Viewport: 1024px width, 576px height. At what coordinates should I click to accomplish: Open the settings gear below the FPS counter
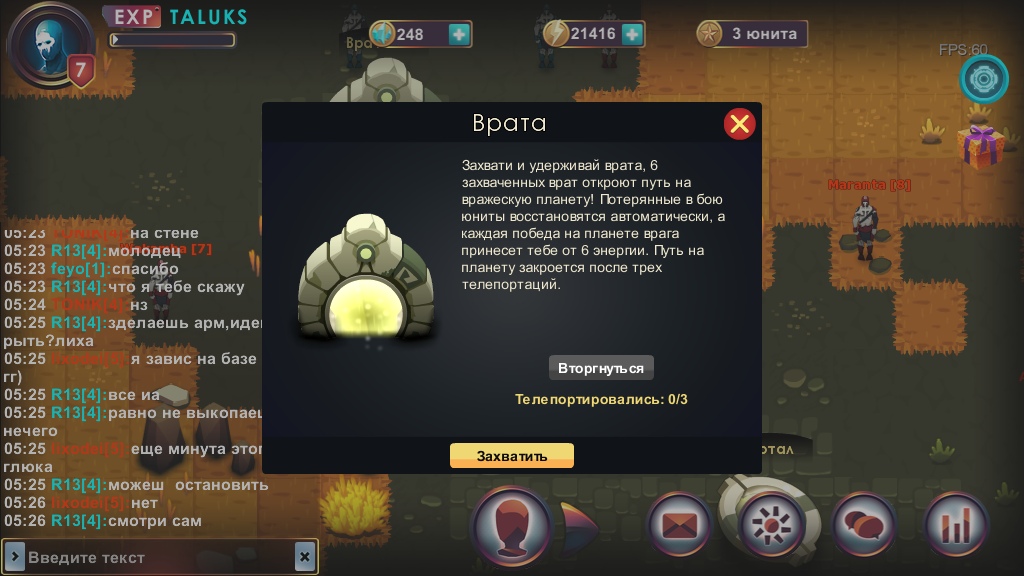coord(984,79)
